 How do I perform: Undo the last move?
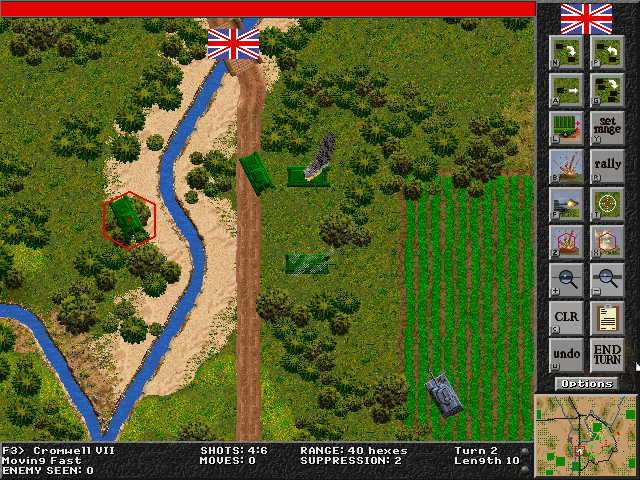tap(566, 354)
